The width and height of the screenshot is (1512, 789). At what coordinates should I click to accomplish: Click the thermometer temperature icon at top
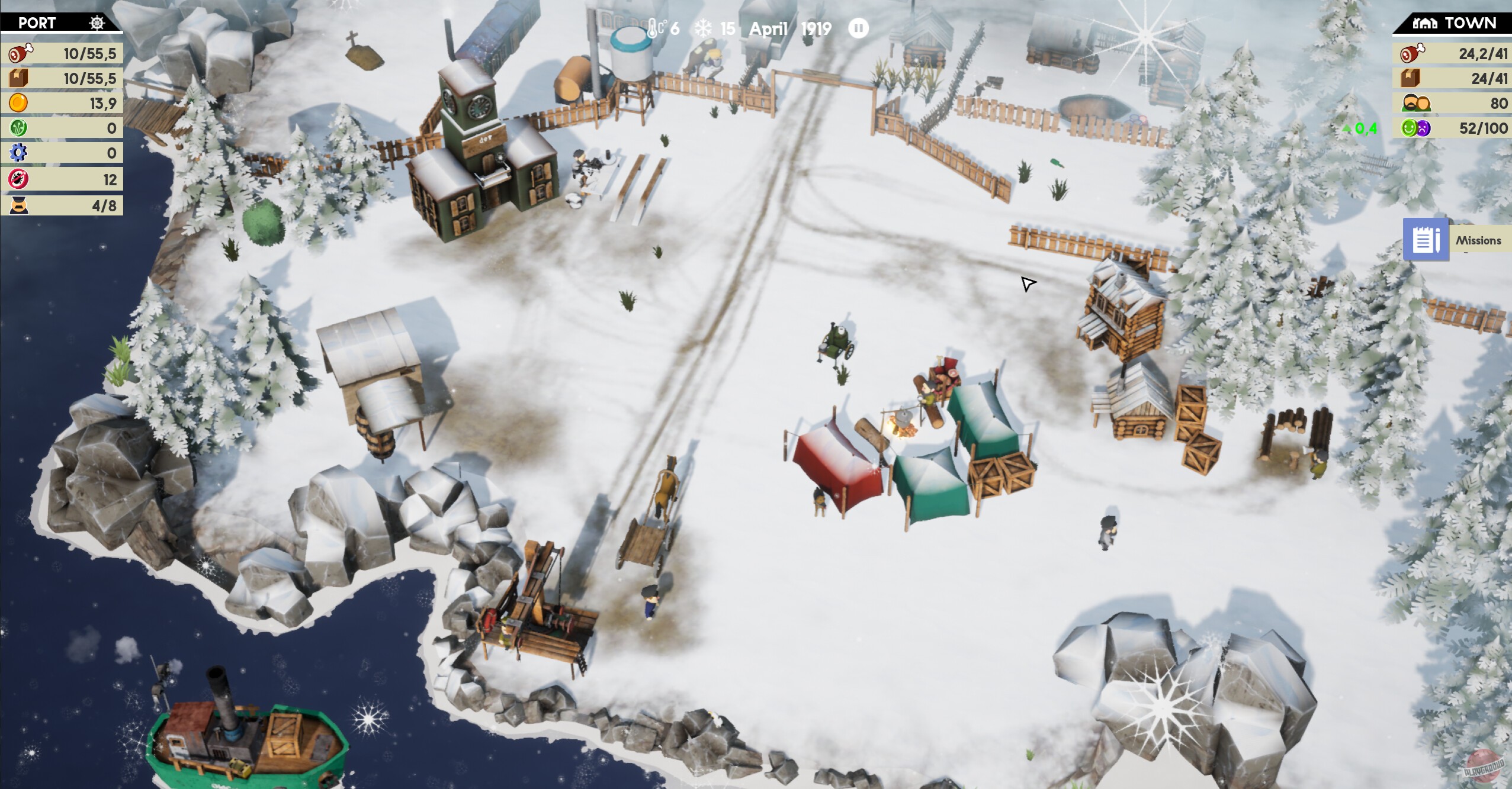(x=652, y=27)
